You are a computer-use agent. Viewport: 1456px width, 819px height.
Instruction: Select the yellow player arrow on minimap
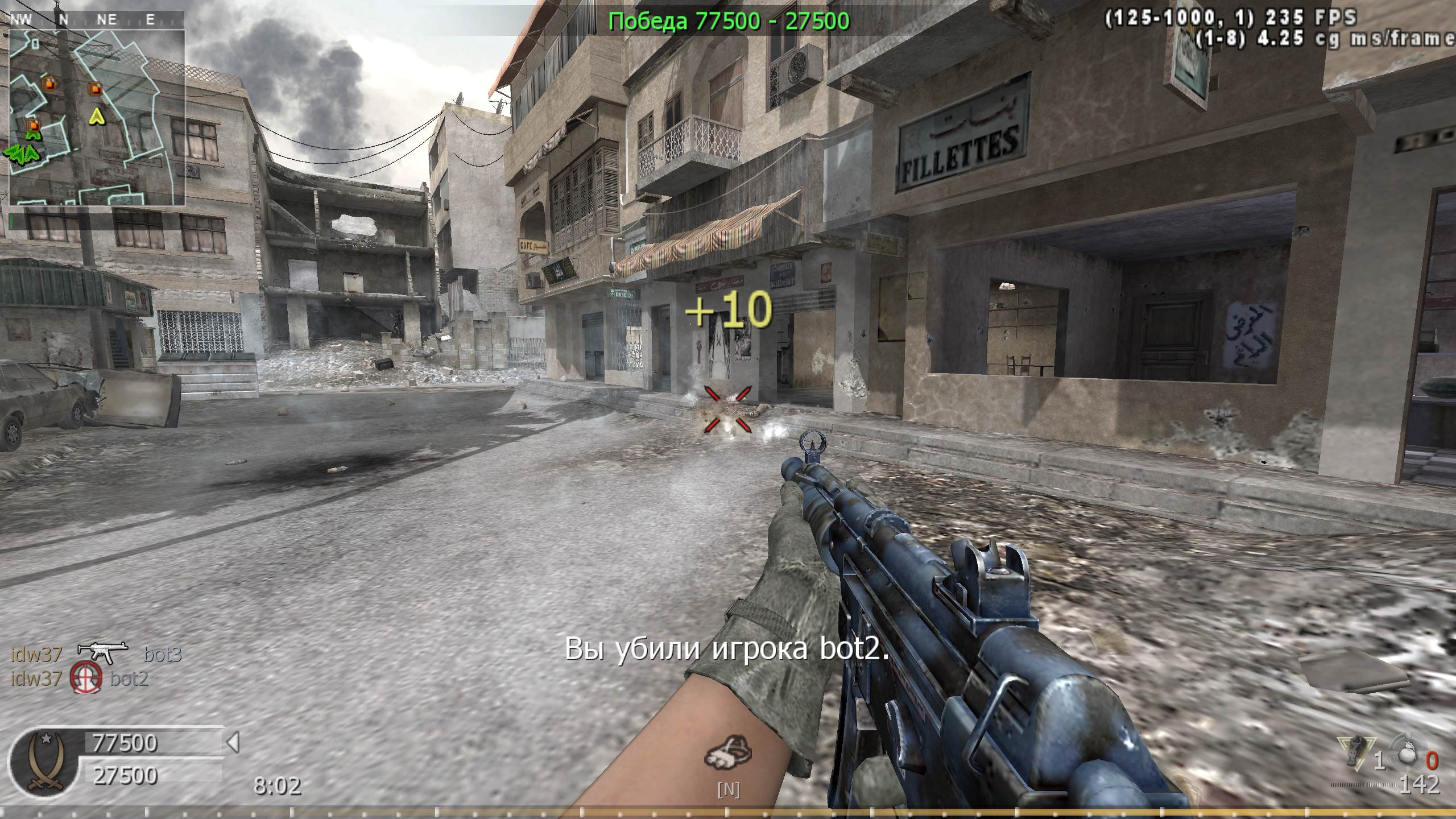pyautogui.click(x=98, y=117)
